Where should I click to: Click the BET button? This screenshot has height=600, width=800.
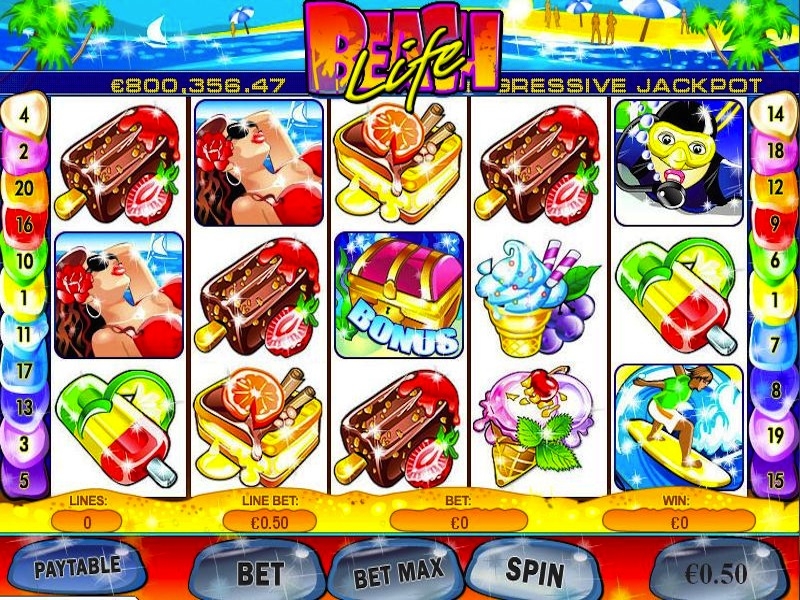click(x=260, y=573)
